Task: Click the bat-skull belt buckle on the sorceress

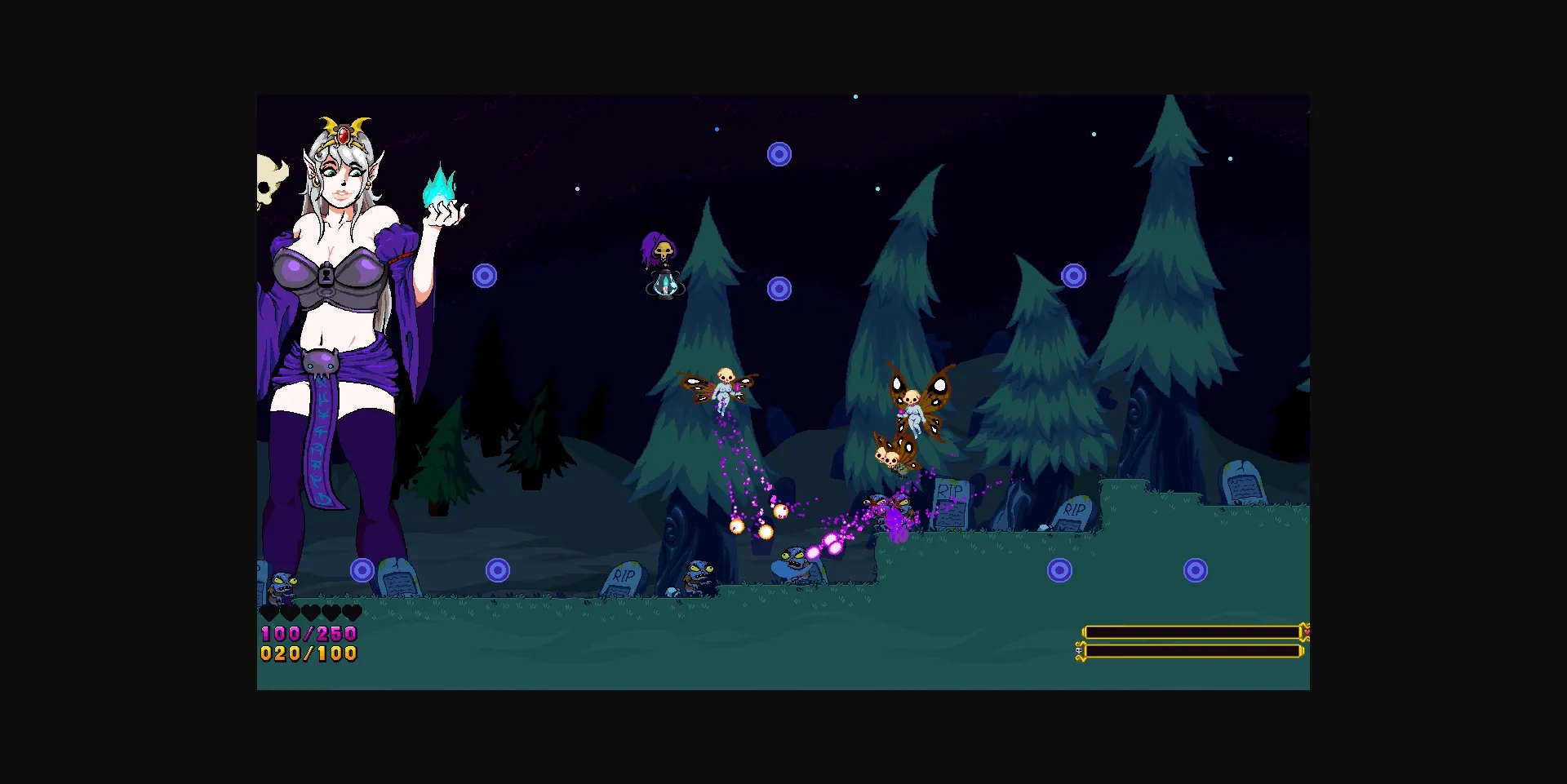Action: [x=322, y=361]
